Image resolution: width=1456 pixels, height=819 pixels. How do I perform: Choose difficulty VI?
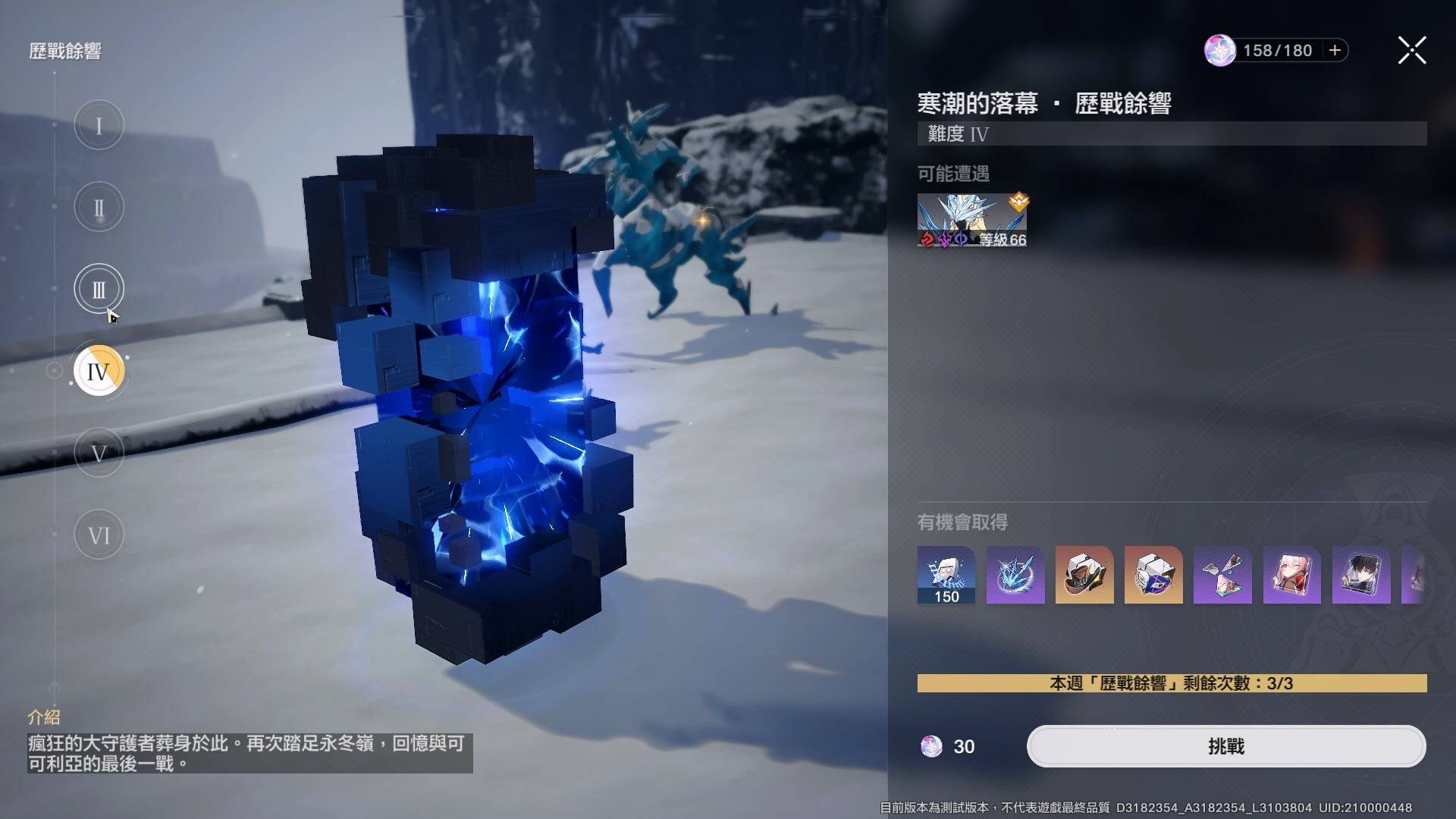click(x=99, y=535)
